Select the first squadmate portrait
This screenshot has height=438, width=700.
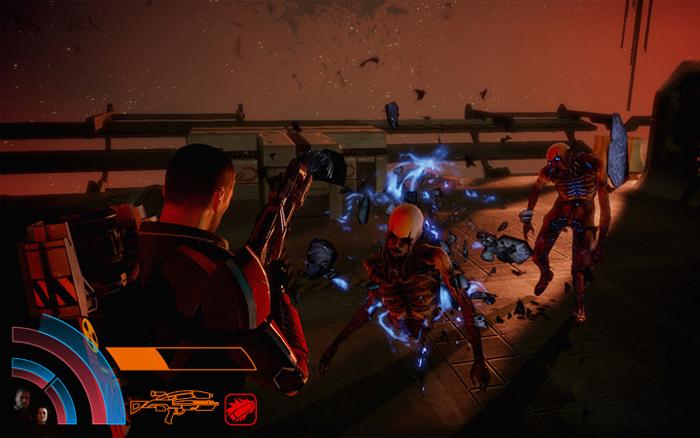[22, 399]
